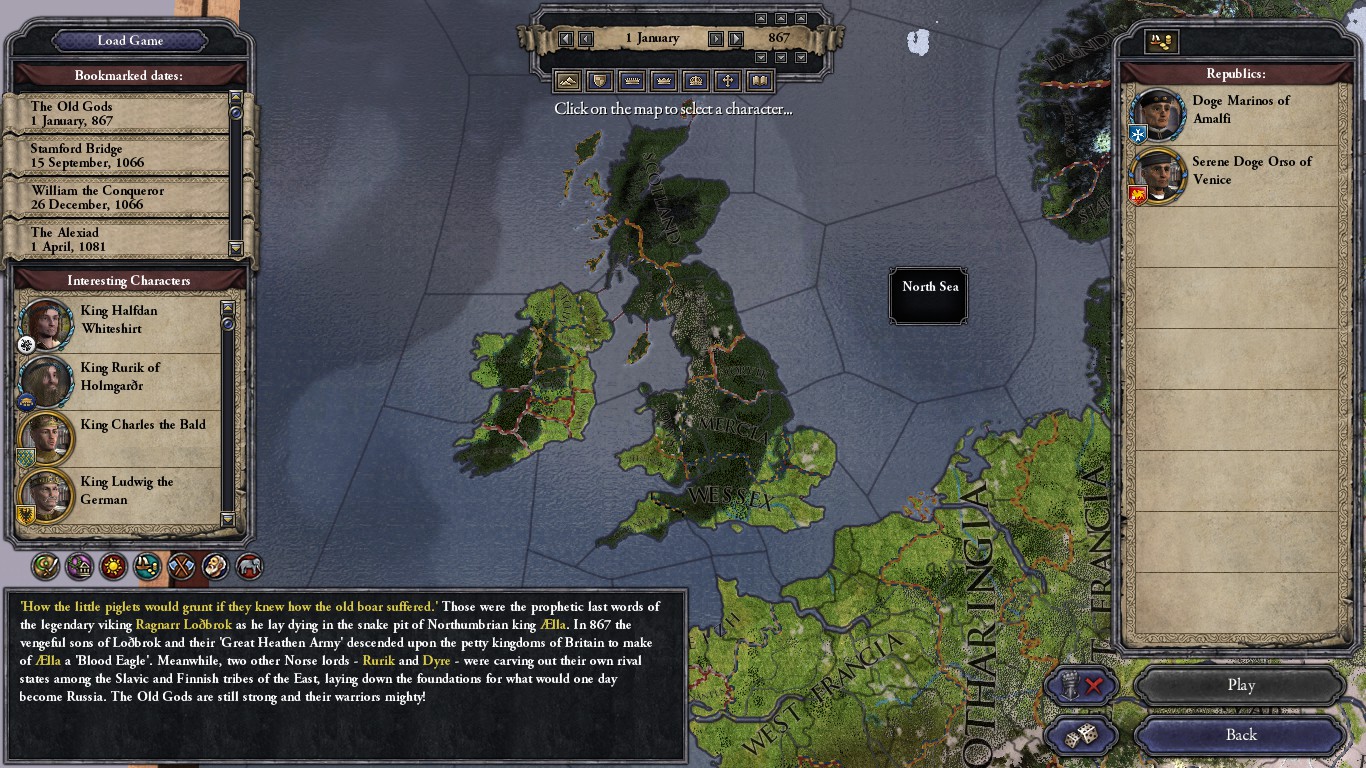Click the knight helmet red X button

(x=1081, y=686)
